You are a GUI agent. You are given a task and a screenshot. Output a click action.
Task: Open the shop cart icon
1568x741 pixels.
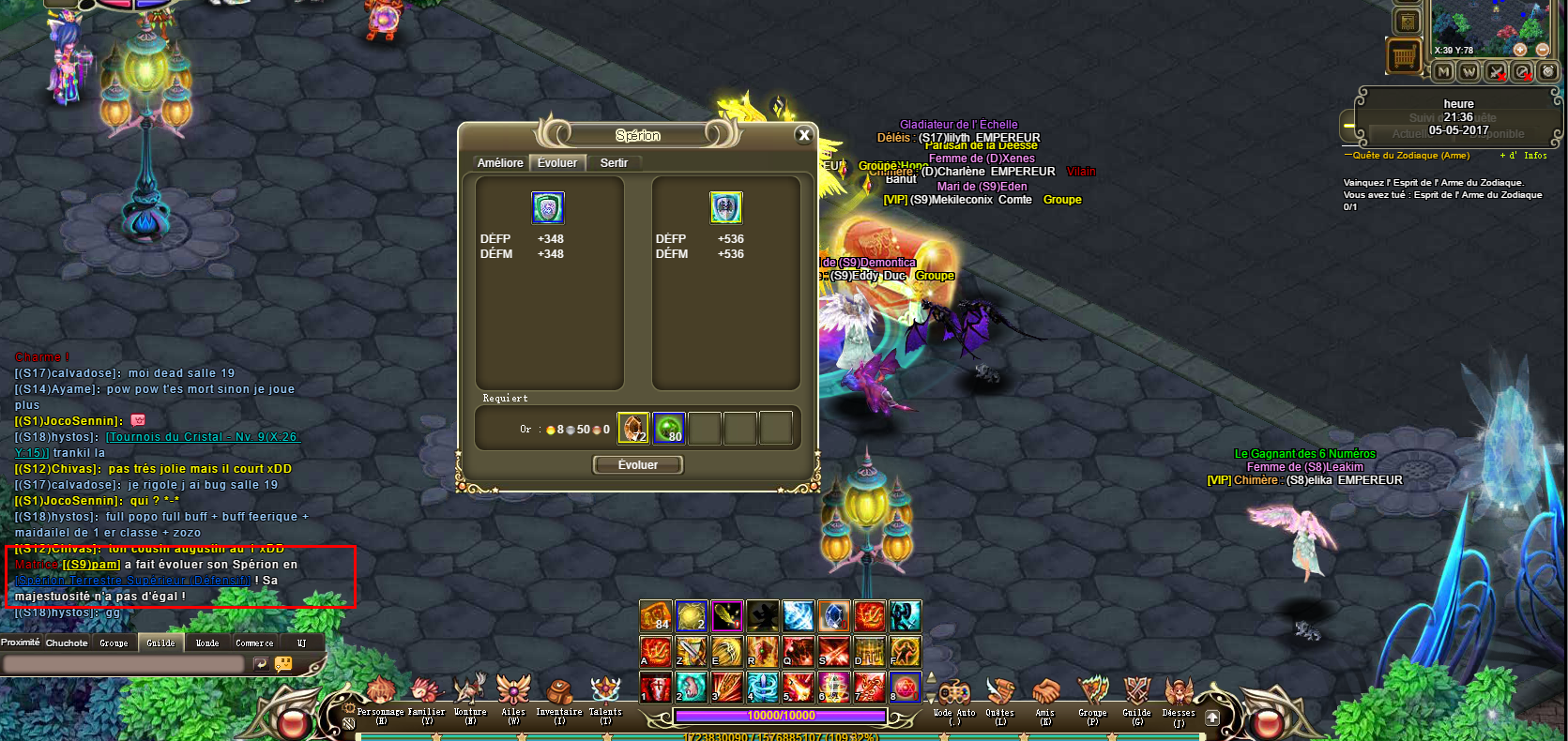coord(1405,56)
